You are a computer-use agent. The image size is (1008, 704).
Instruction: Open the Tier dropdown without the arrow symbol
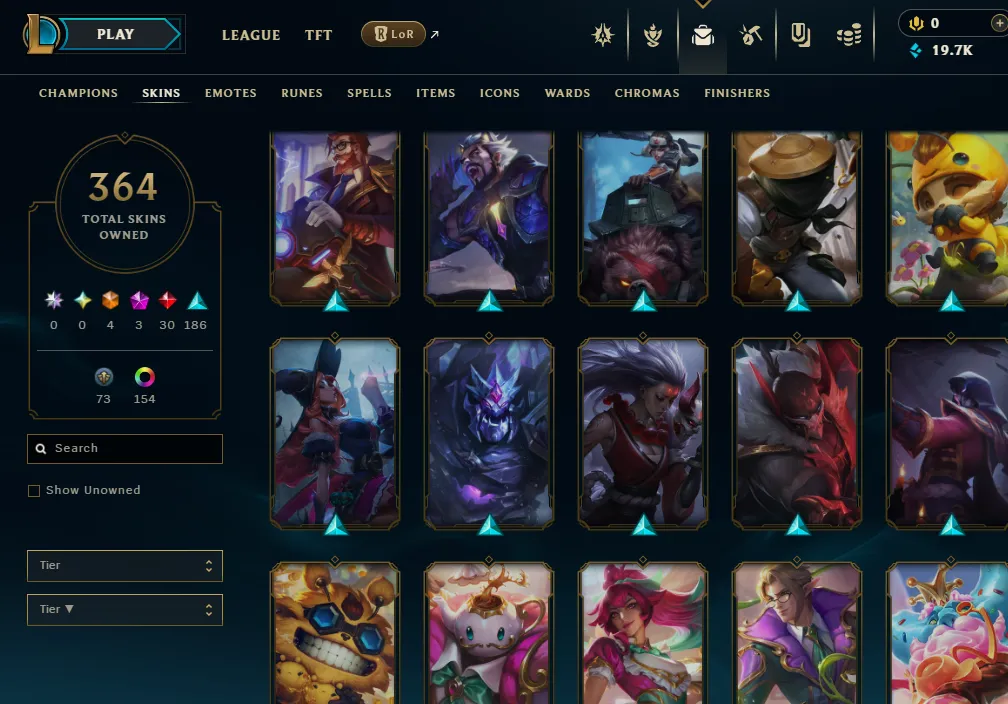[x=125, y=566]
